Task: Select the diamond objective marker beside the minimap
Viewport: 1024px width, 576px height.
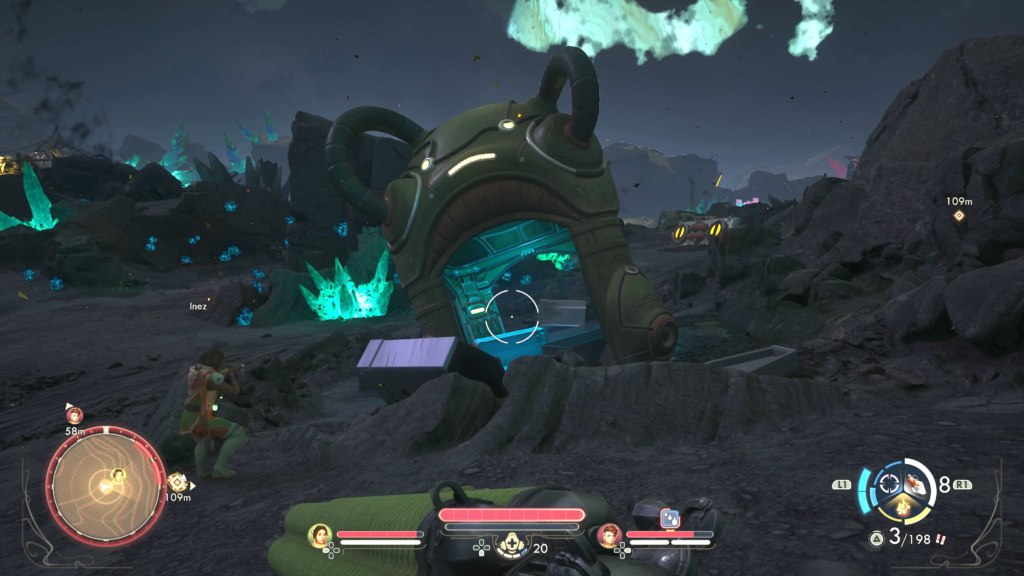Action: point(177,481)
